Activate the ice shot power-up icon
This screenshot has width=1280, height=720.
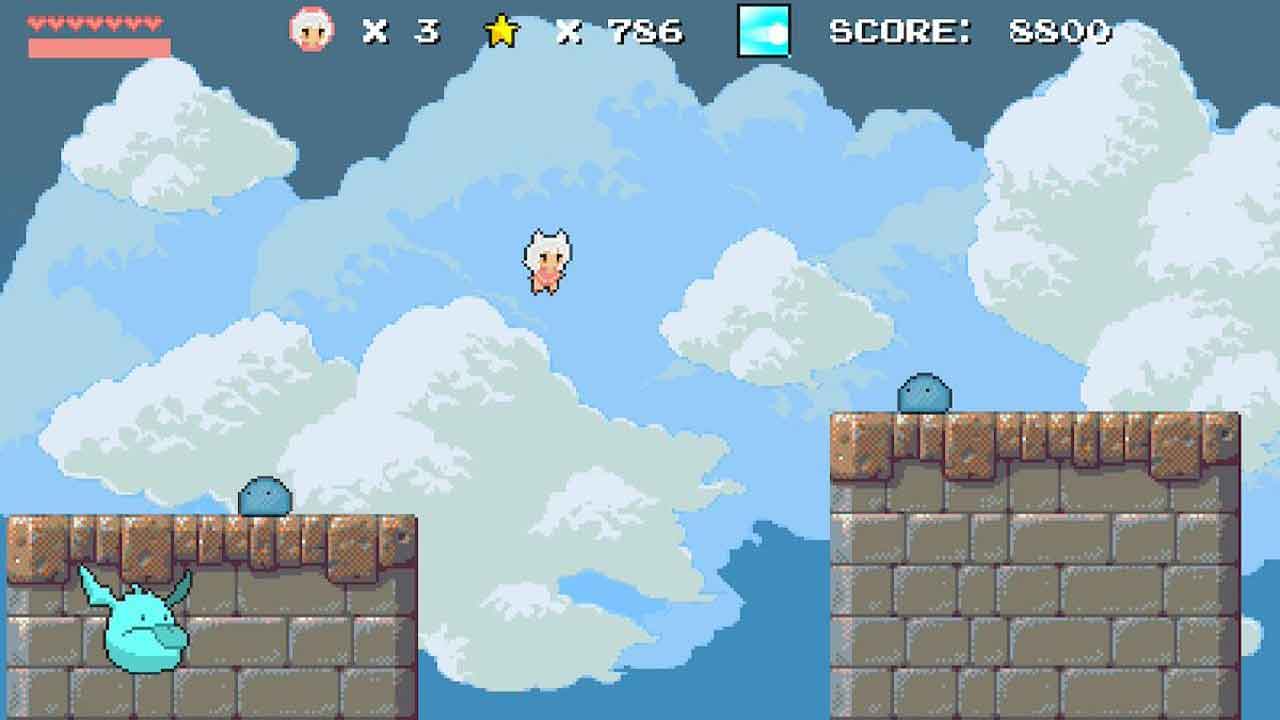pyautogui.click(x=764, y=31)
